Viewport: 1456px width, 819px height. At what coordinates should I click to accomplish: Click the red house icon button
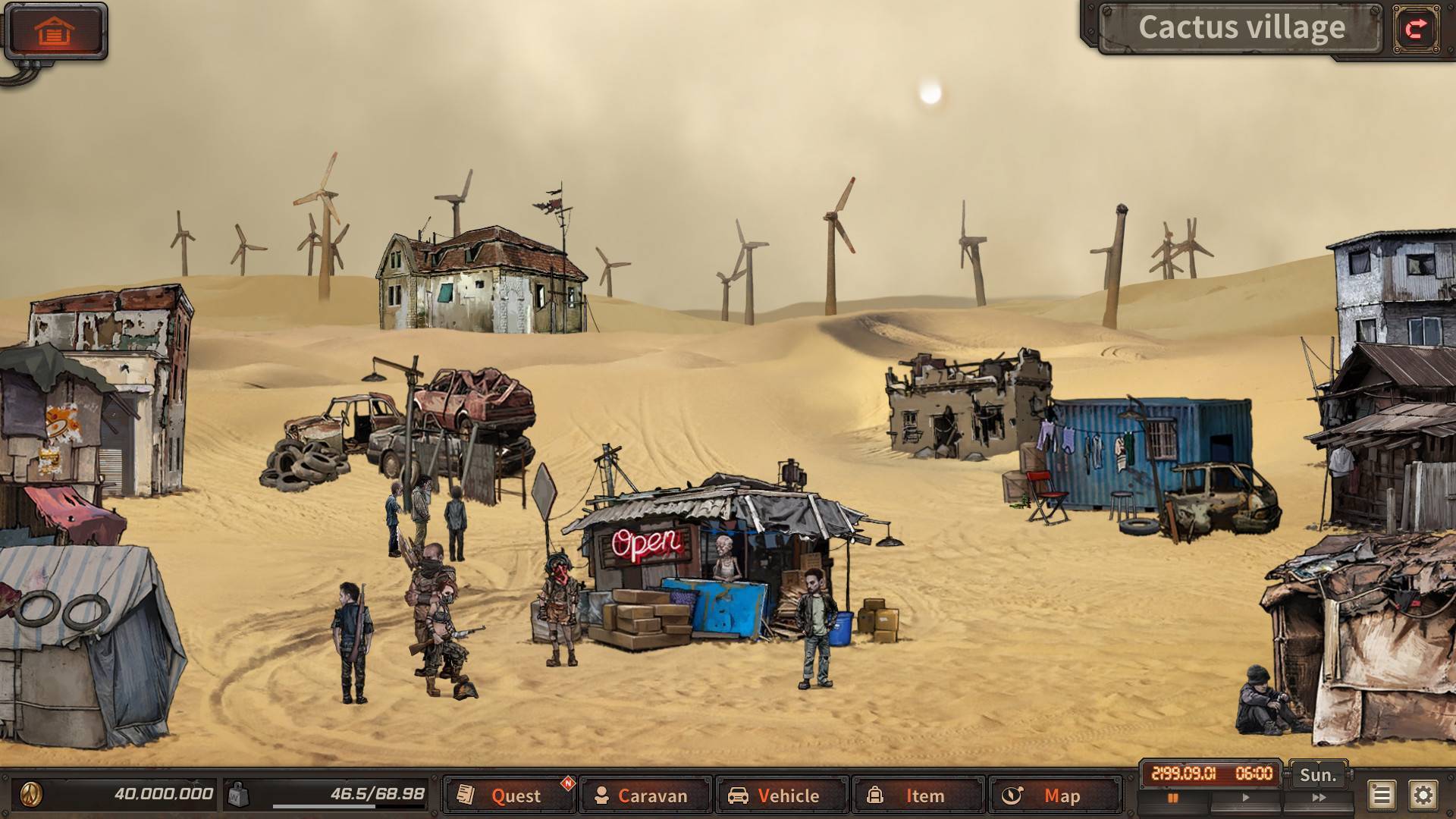coord(55,31)
